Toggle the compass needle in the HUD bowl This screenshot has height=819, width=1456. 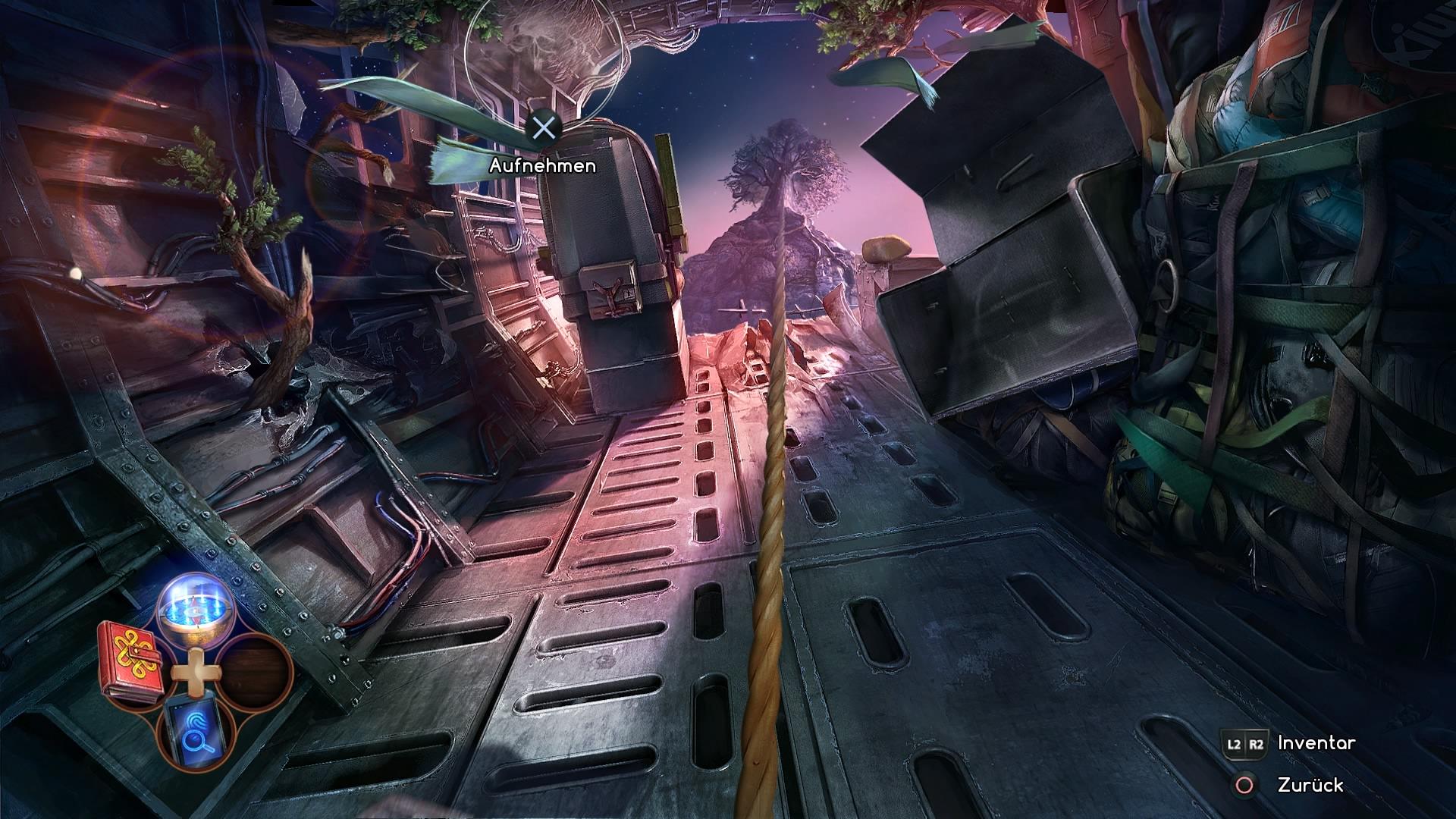tap(194, 610)
